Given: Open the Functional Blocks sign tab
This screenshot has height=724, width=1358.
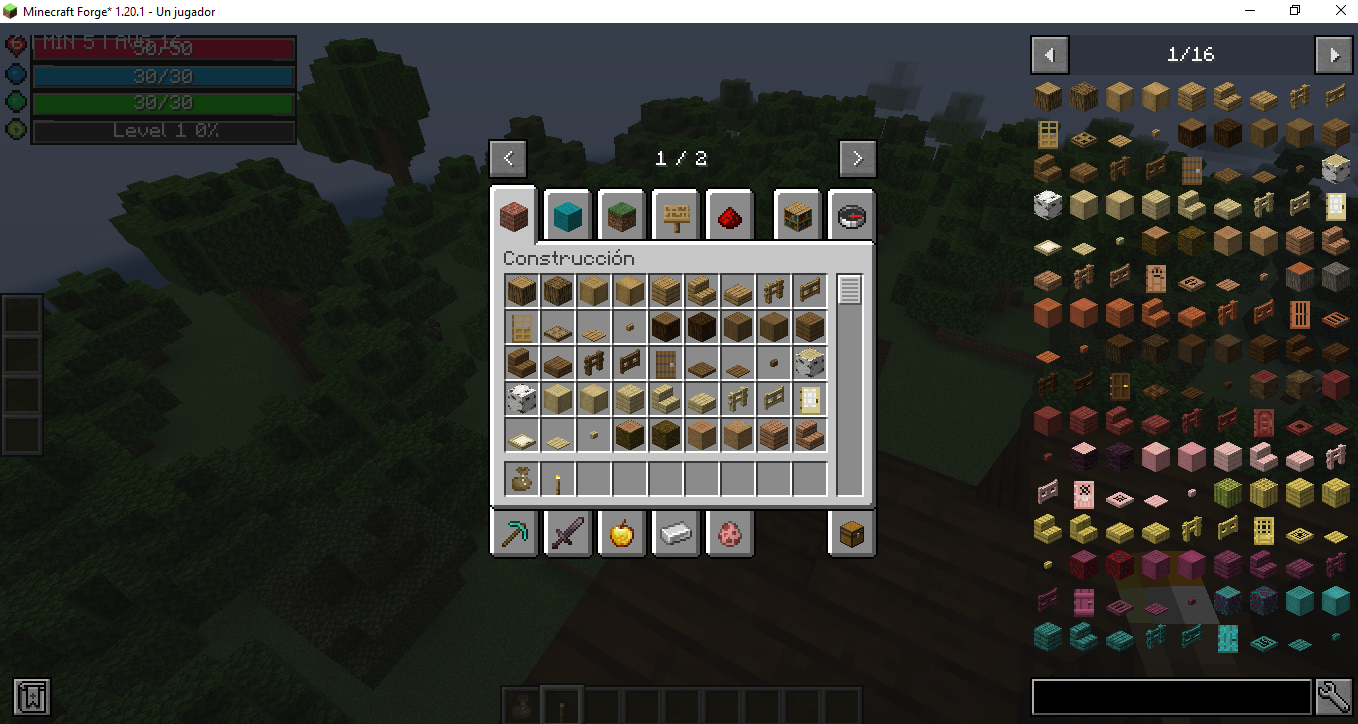Looking at the screenshot, I should [x=675, y=214].
